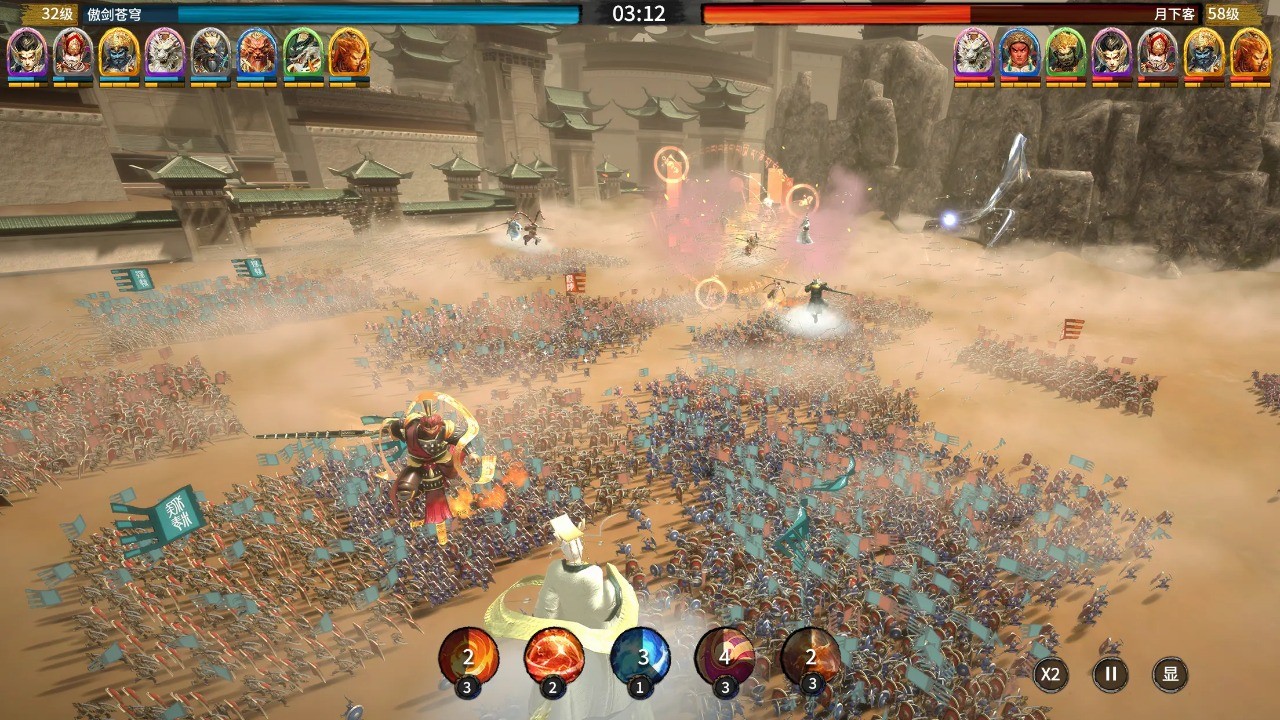Select the allied orange monkey hero portrait
Screen dimensions: 1280x720
tap(349, 53)
